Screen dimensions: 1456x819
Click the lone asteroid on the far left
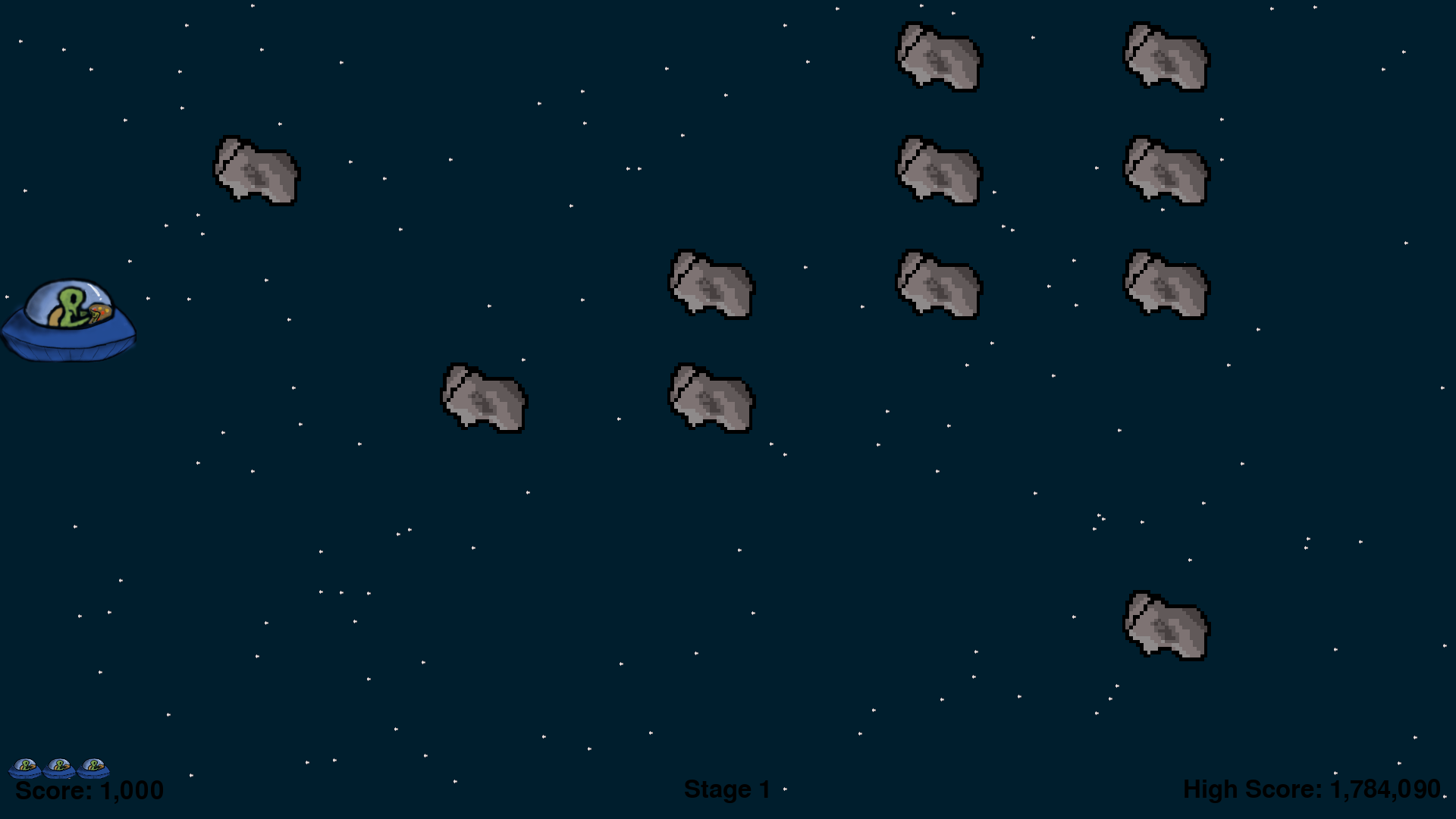pos(256,171)
